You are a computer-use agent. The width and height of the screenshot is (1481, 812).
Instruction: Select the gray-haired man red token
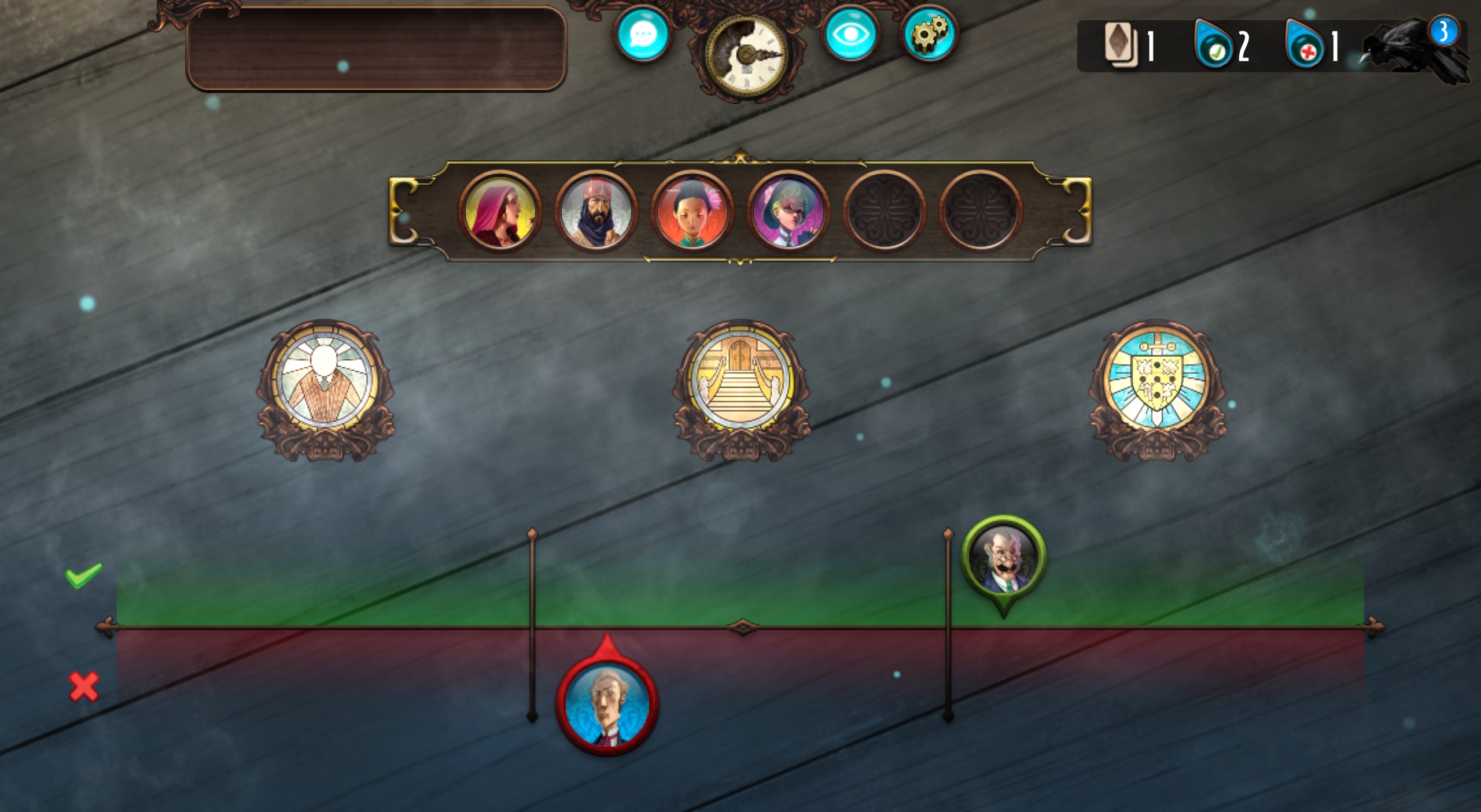point(607,704)
